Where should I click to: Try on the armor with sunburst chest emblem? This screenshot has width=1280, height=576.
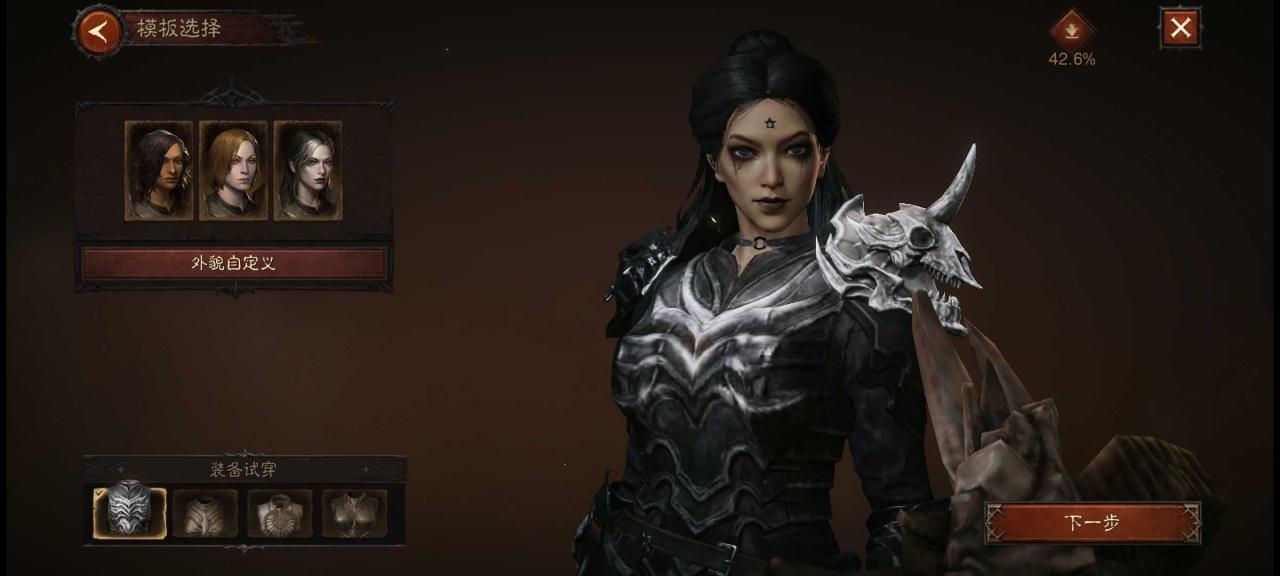(x=280, y=513)
